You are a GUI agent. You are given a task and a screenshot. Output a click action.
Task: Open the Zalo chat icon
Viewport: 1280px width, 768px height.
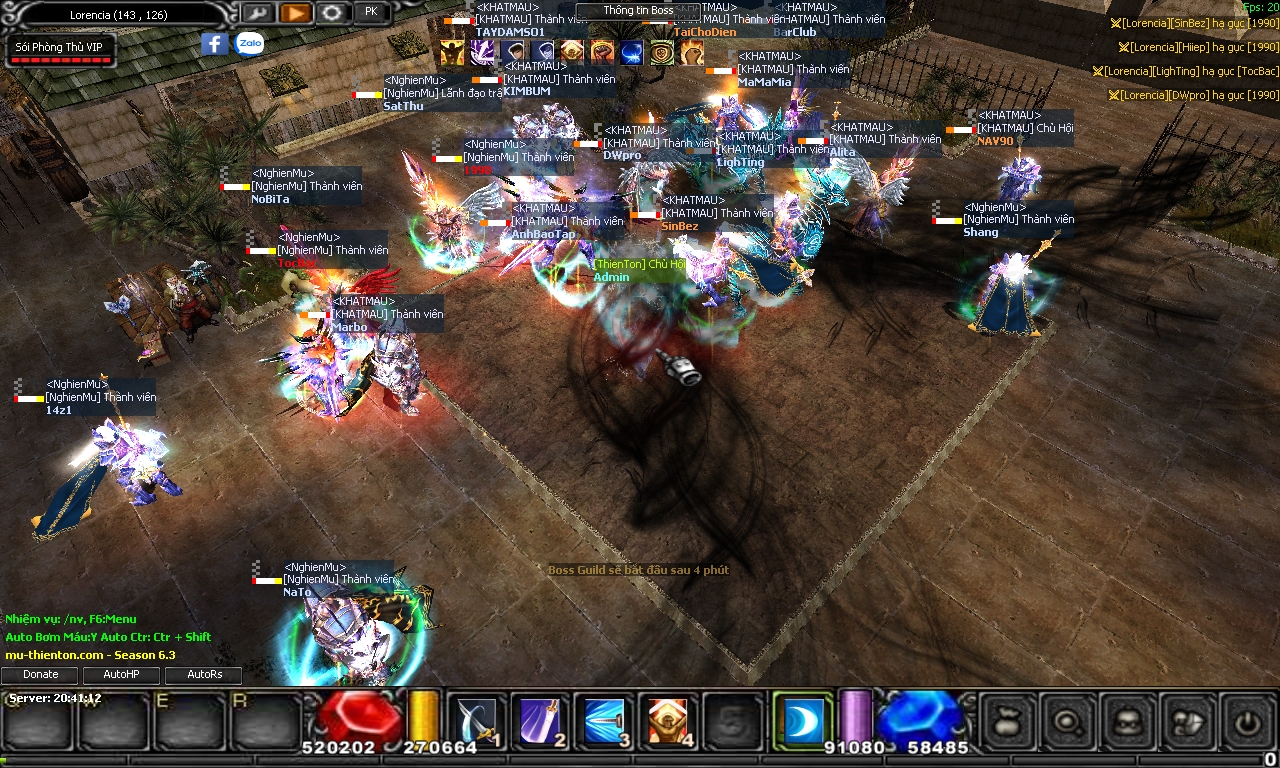point(249,44)
